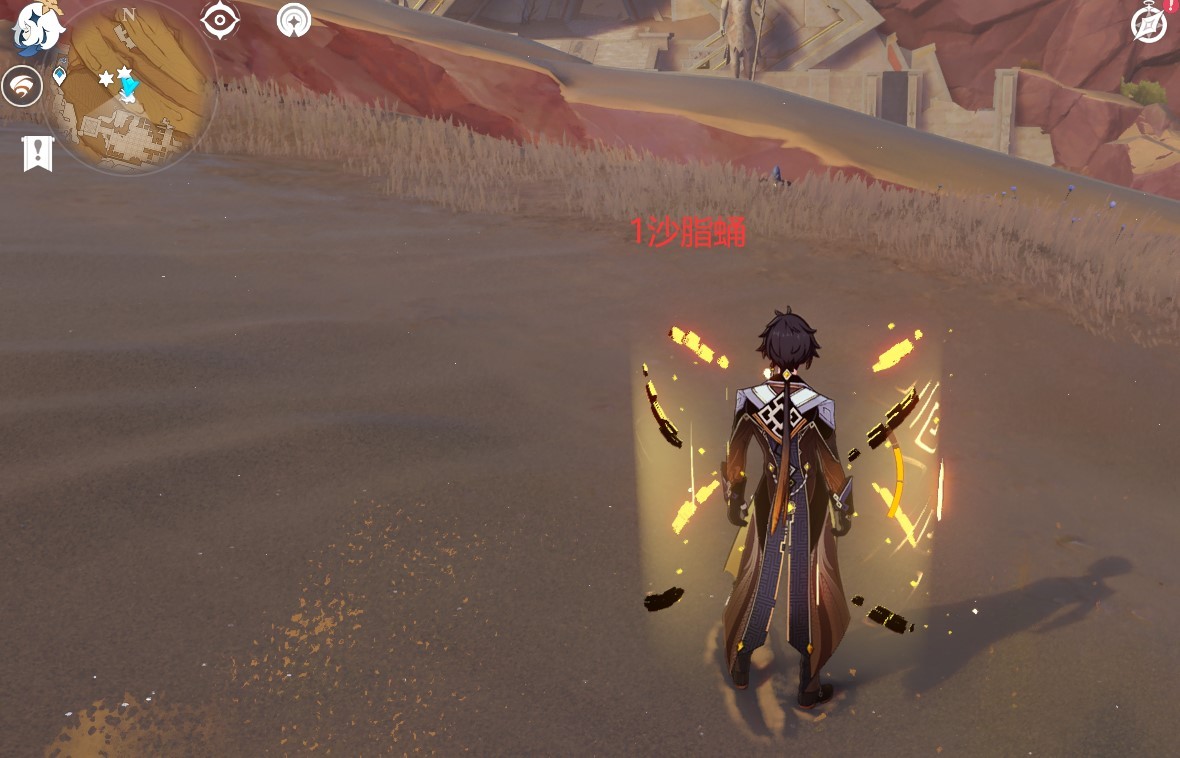Open the arch-with-star icon at the top
The width and height of the screenshot is (1180, 758).
(x=294, y=20)
